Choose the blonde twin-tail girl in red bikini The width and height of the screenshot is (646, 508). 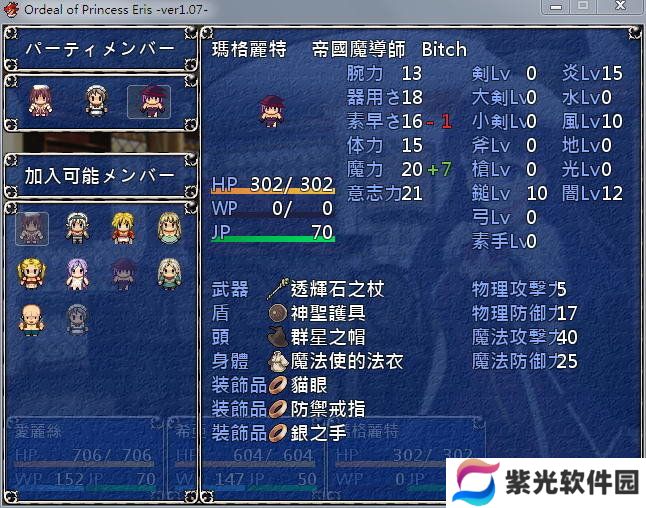click(x=31, y=273)
